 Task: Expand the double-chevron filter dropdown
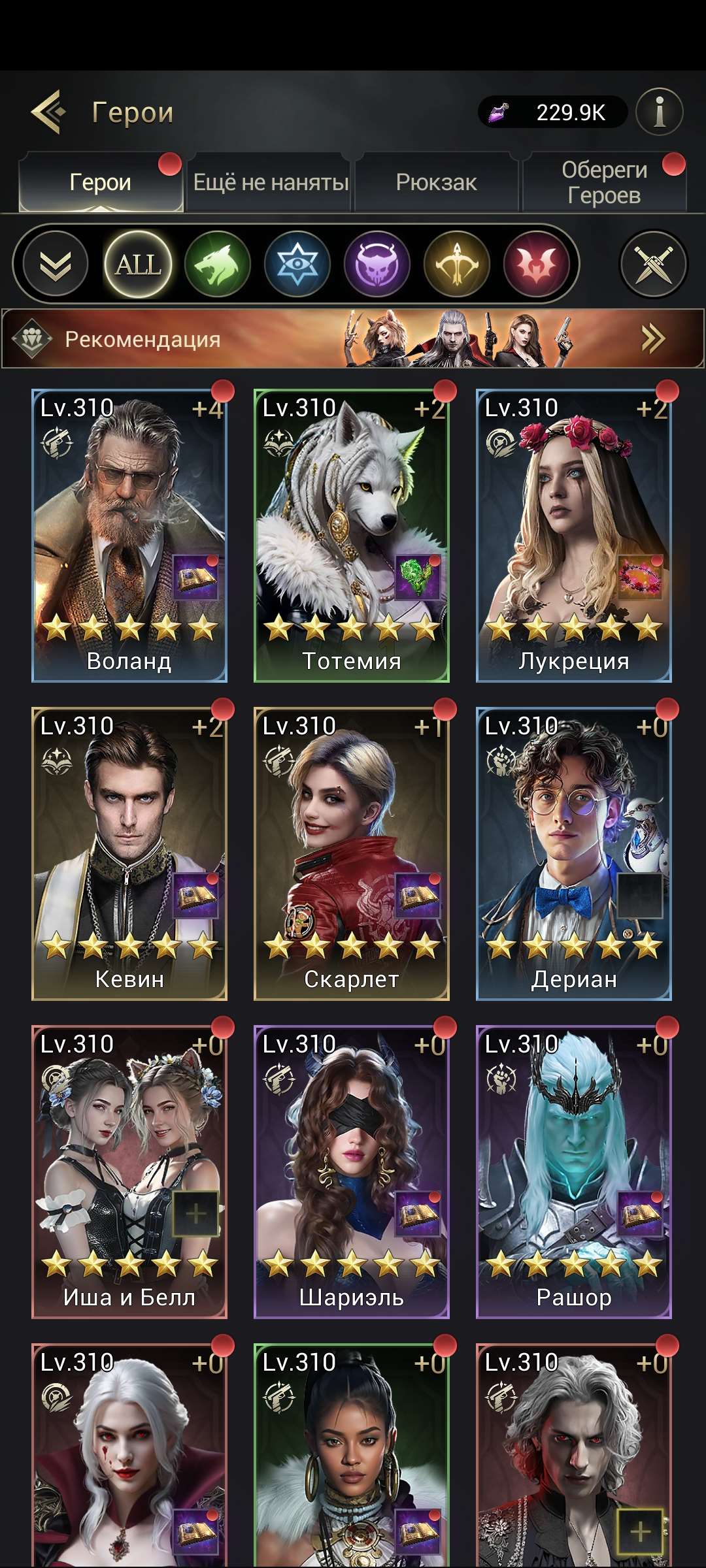click(56, 264)
